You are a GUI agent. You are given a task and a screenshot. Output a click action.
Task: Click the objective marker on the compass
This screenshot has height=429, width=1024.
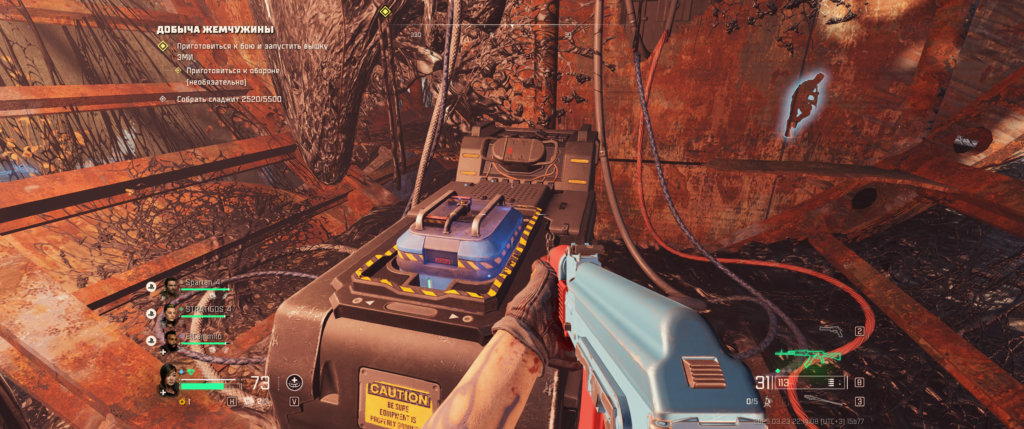(x=385, y=11)
